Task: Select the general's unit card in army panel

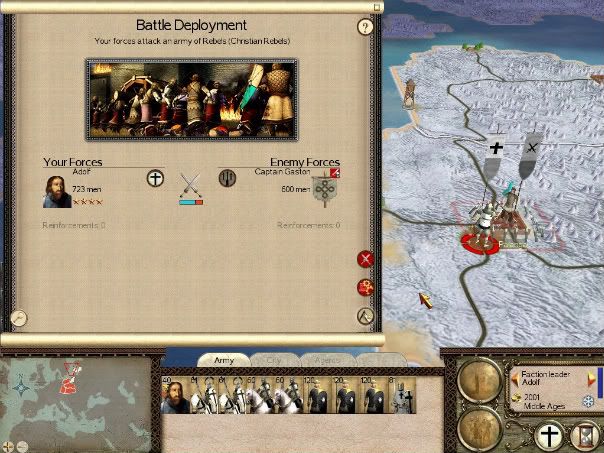Action: (175, 397)
